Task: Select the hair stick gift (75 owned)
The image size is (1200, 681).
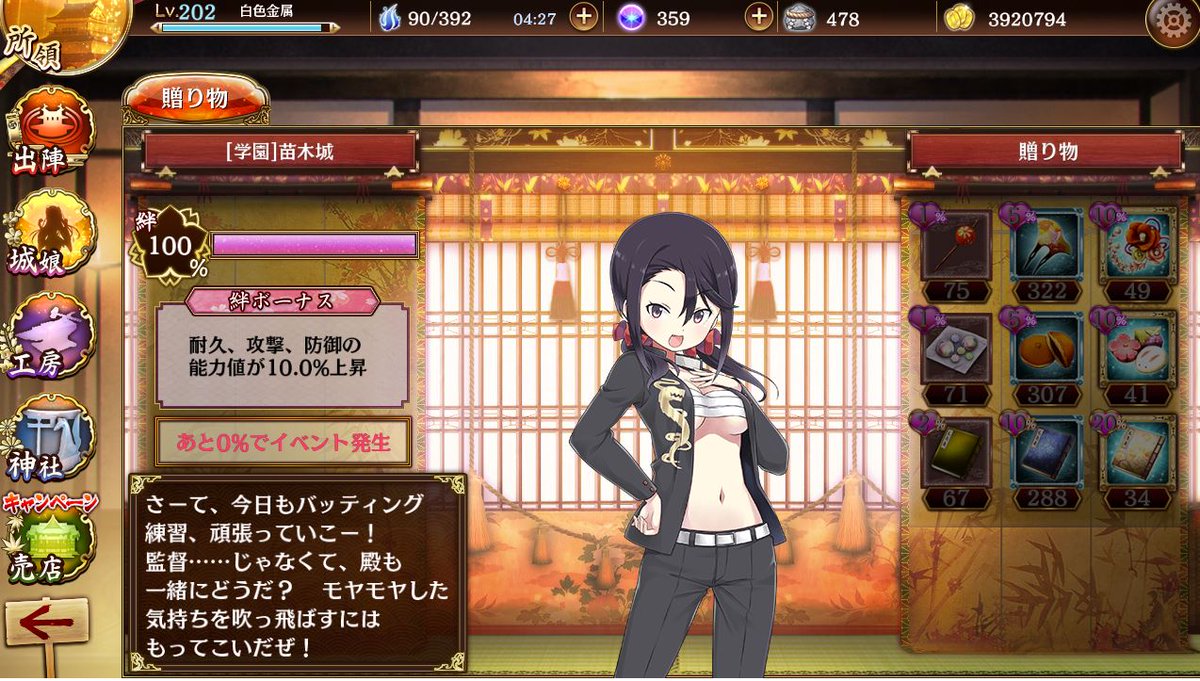Action: [957, 245]
